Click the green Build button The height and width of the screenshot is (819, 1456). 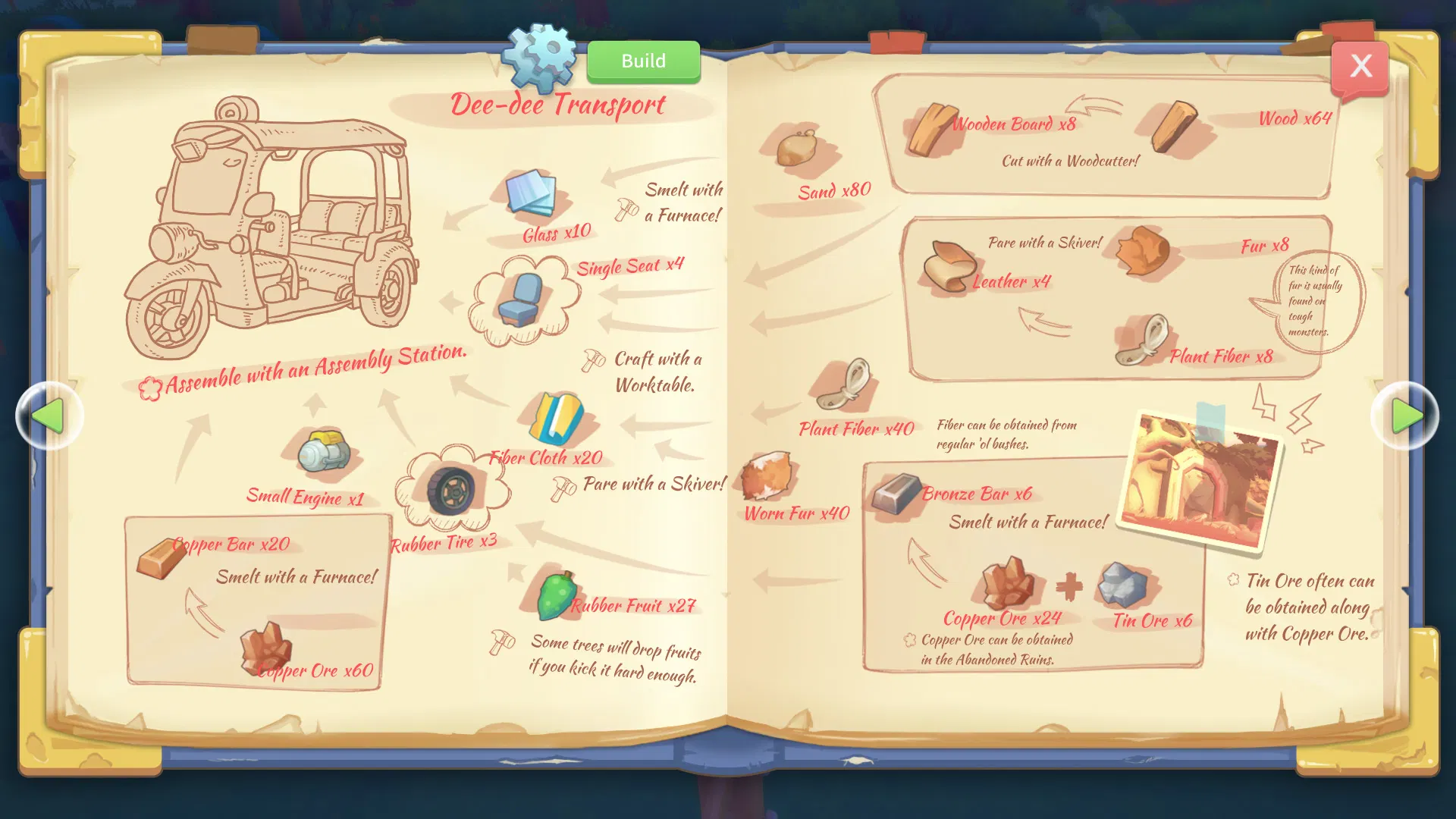(643, 61)
